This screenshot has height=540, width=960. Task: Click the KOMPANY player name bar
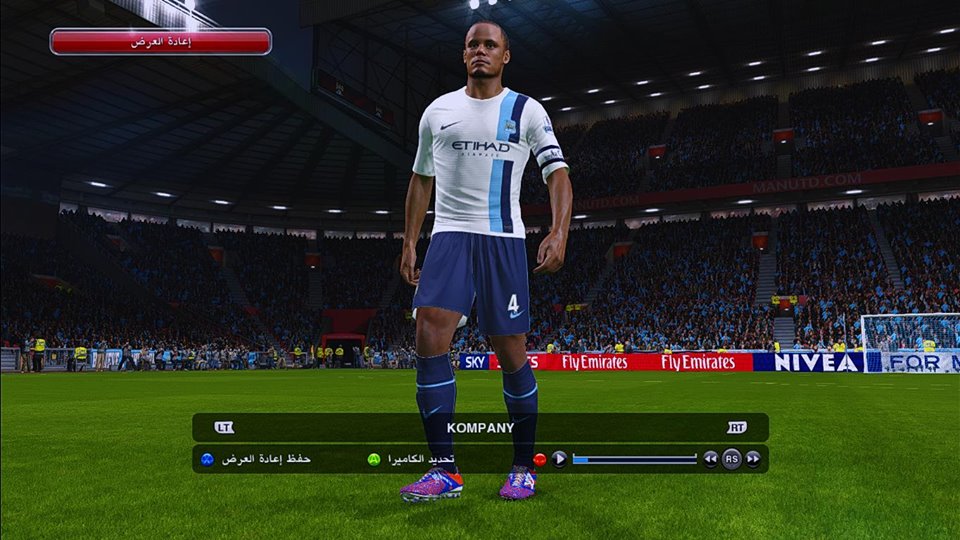tap(480, 428)
